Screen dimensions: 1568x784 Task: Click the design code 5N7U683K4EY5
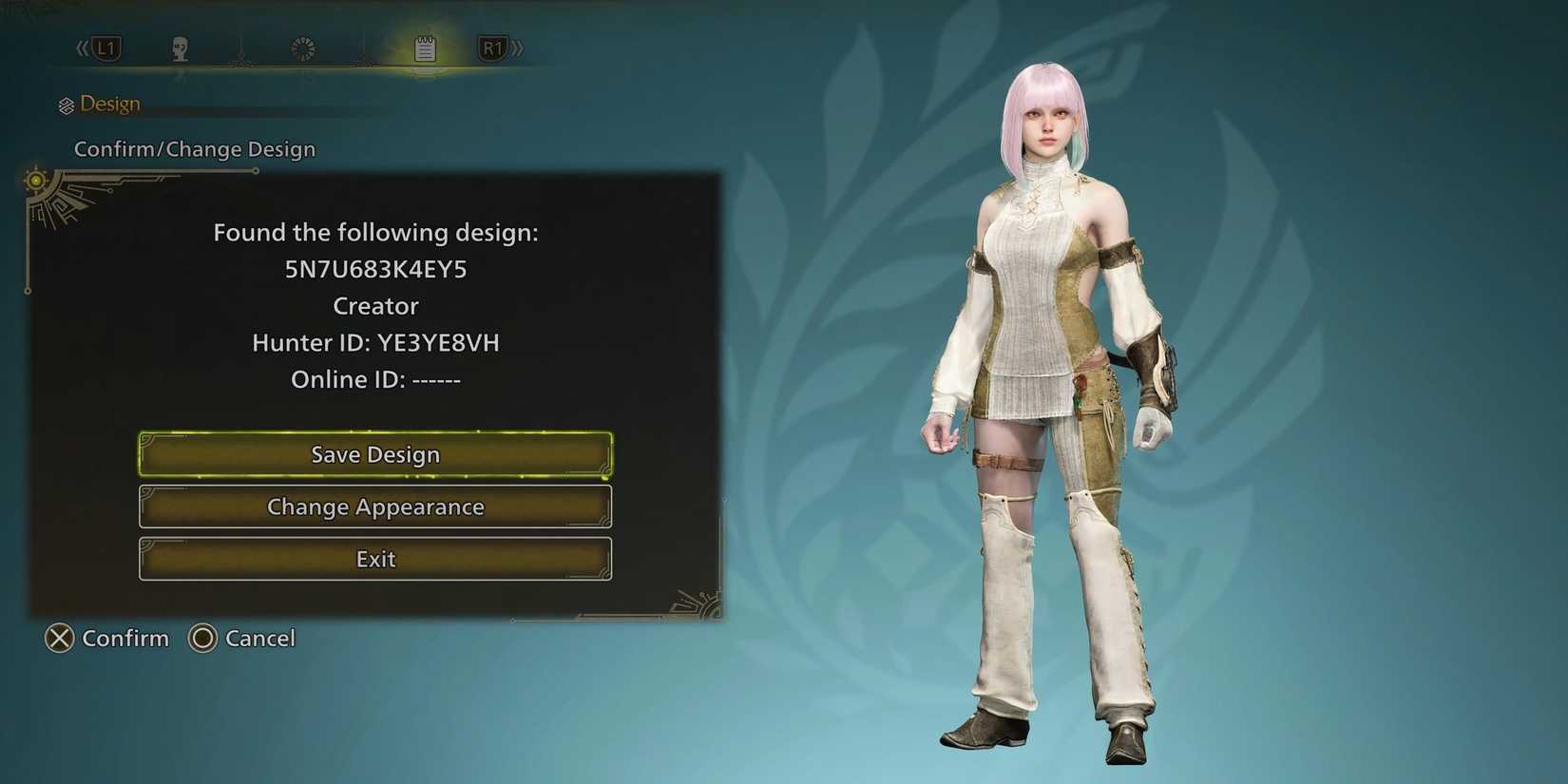coord(376,269)
